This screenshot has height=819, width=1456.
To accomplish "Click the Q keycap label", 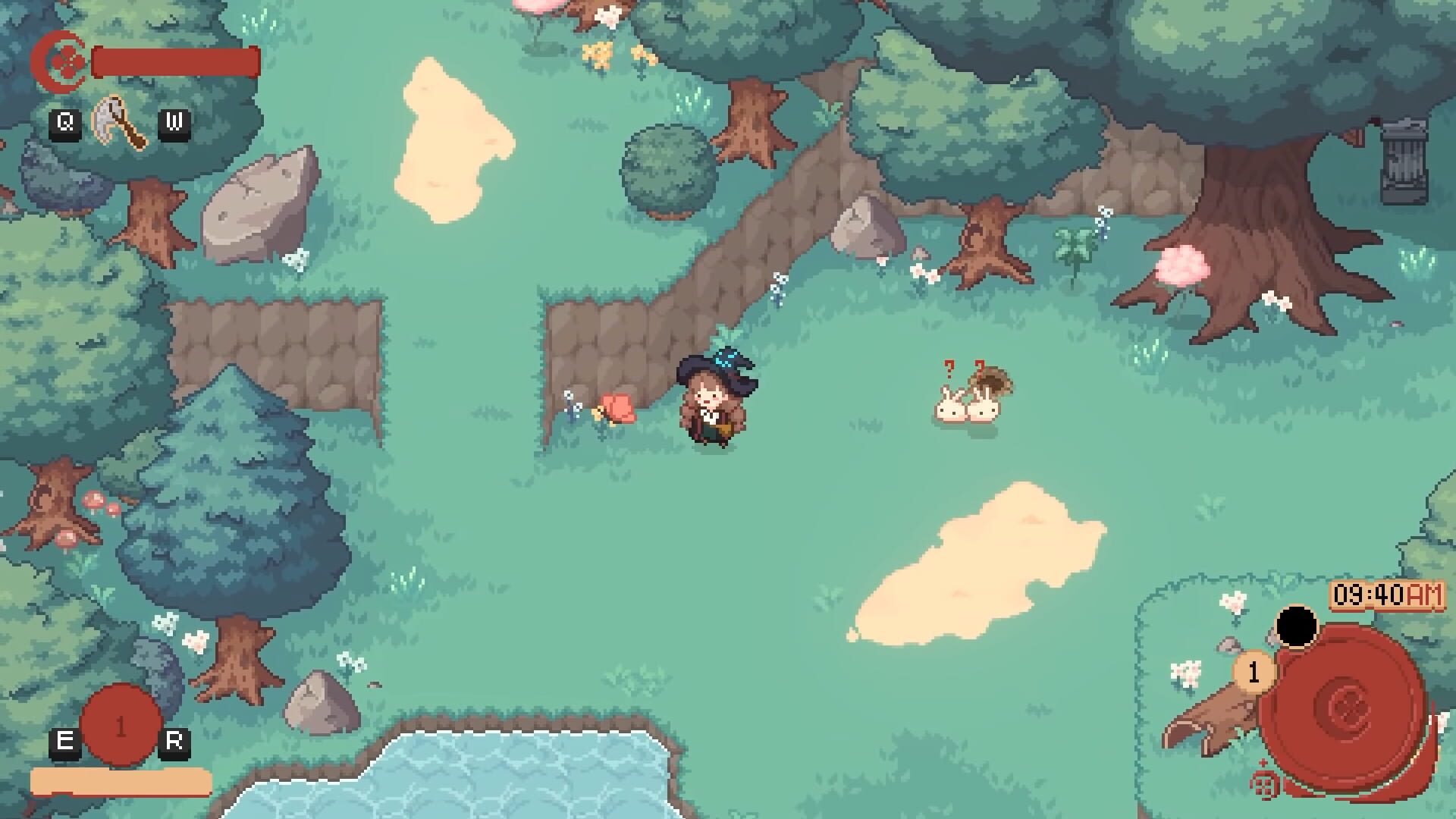I will click(65, 122).
